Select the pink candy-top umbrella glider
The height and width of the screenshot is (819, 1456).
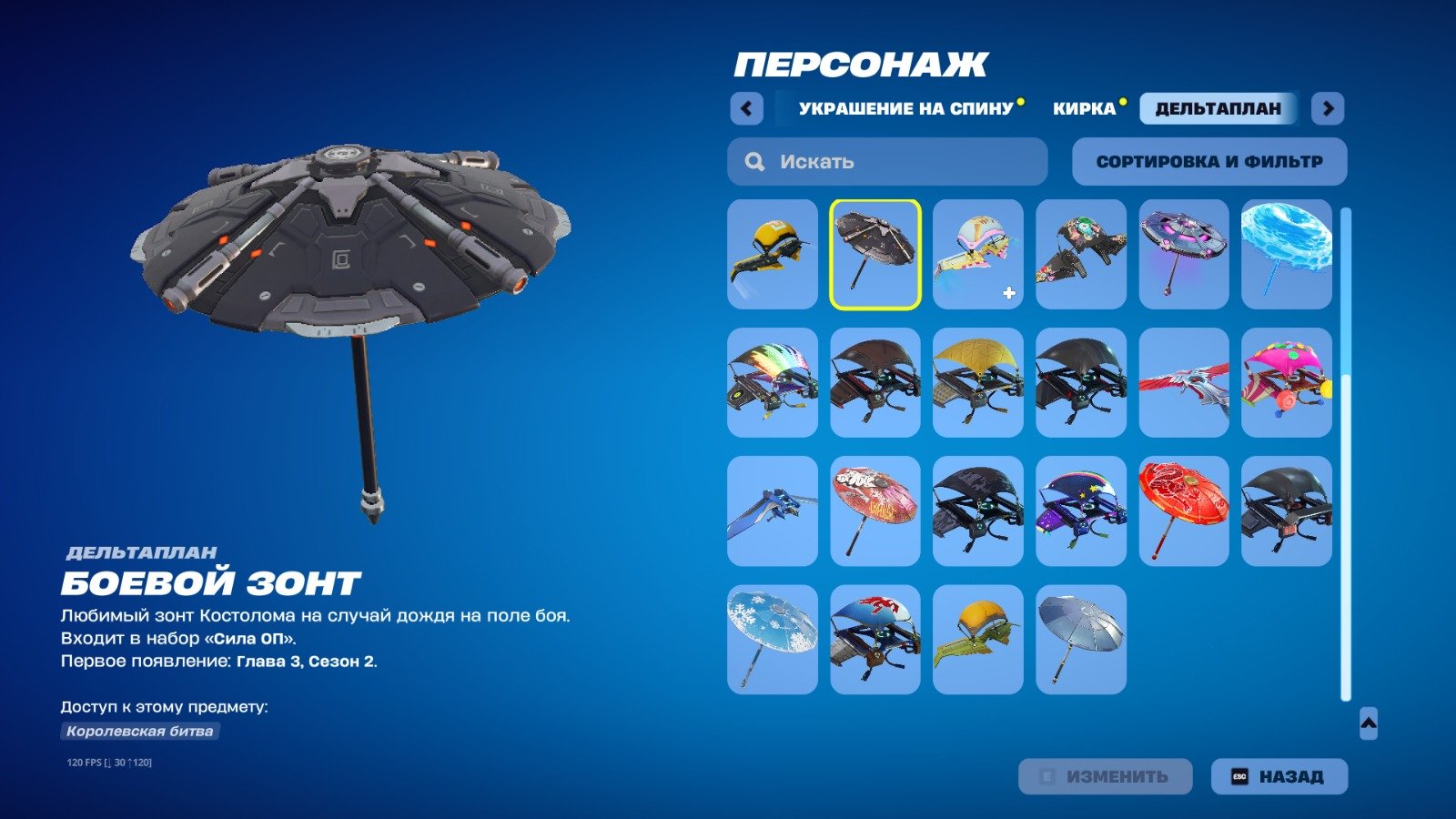click(x=1286, y=382)
